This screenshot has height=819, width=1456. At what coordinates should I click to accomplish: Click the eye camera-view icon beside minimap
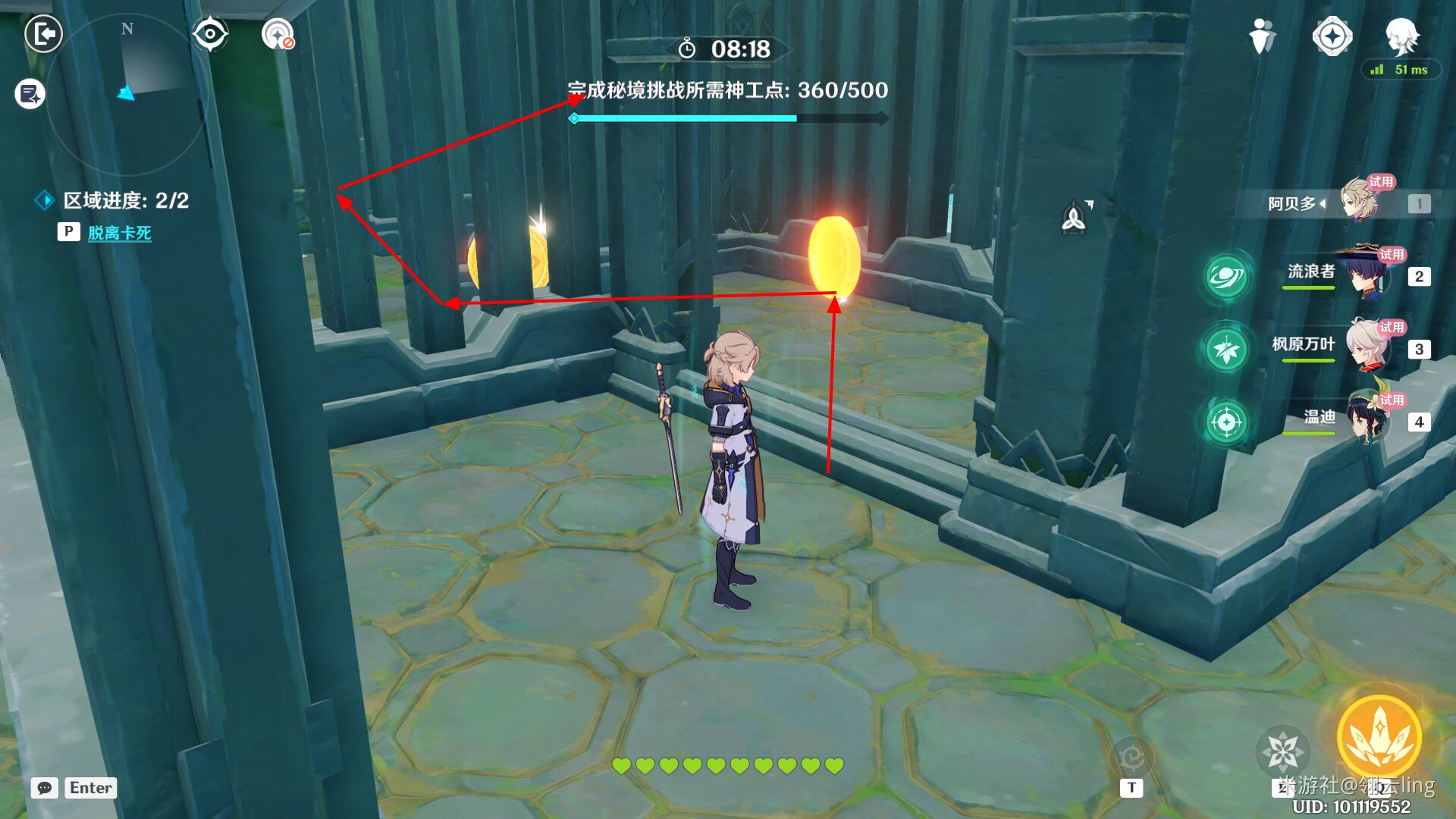coord(210,33)
